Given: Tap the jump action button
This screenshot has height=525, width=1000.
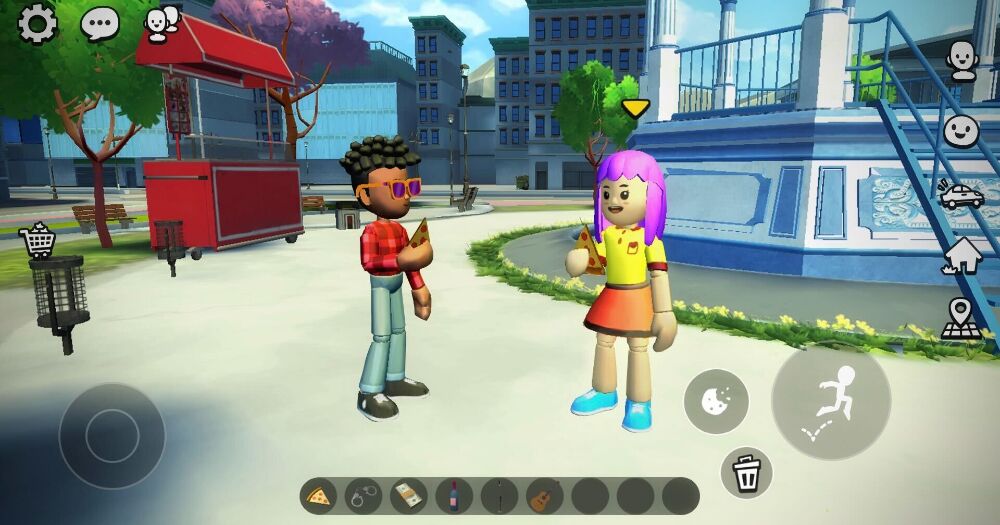Looking at the screenshot, I should pos(831,401).
